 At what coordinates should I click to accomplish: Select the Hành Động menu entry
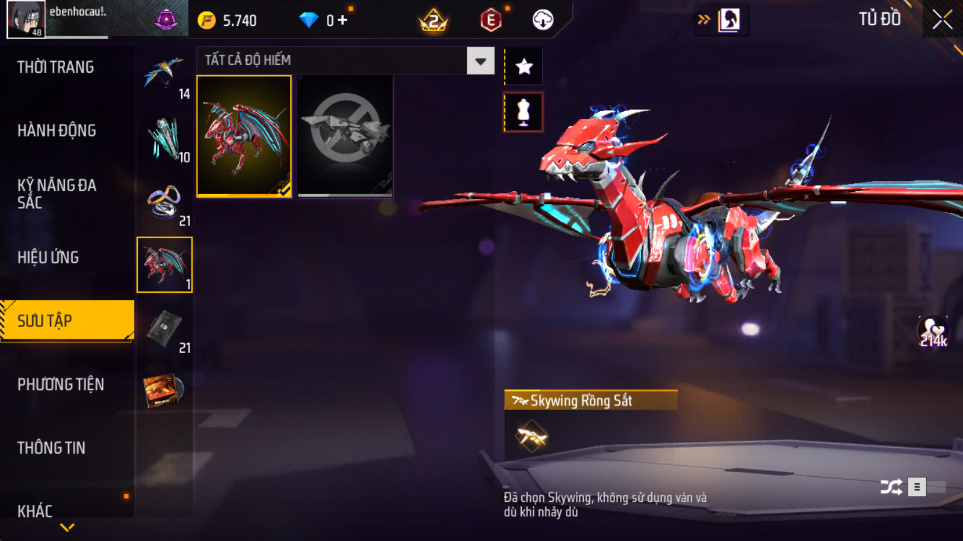(x=57, y=130)
